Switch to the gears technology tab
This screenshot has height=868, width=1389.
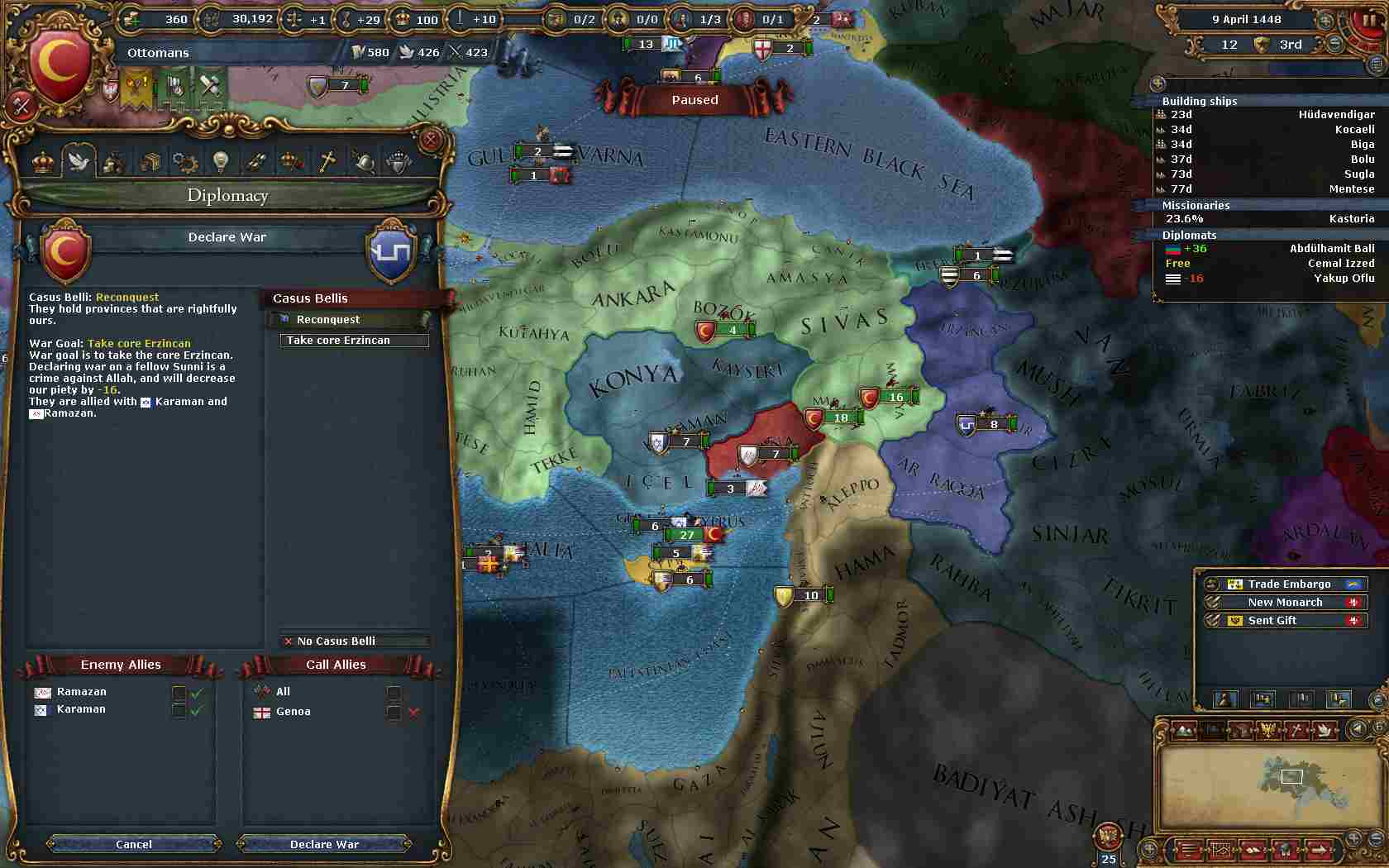click(x=184, y=161)
